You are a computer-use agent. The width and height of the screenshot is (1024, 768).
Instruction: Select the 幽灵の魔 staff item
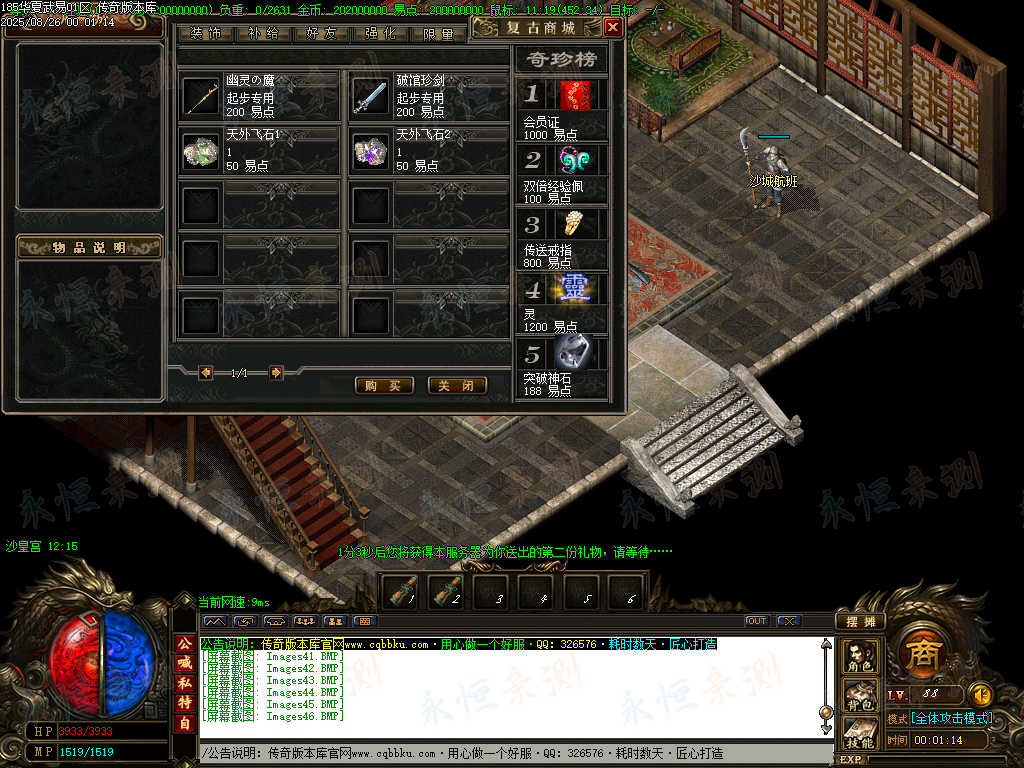pos(201,97)
